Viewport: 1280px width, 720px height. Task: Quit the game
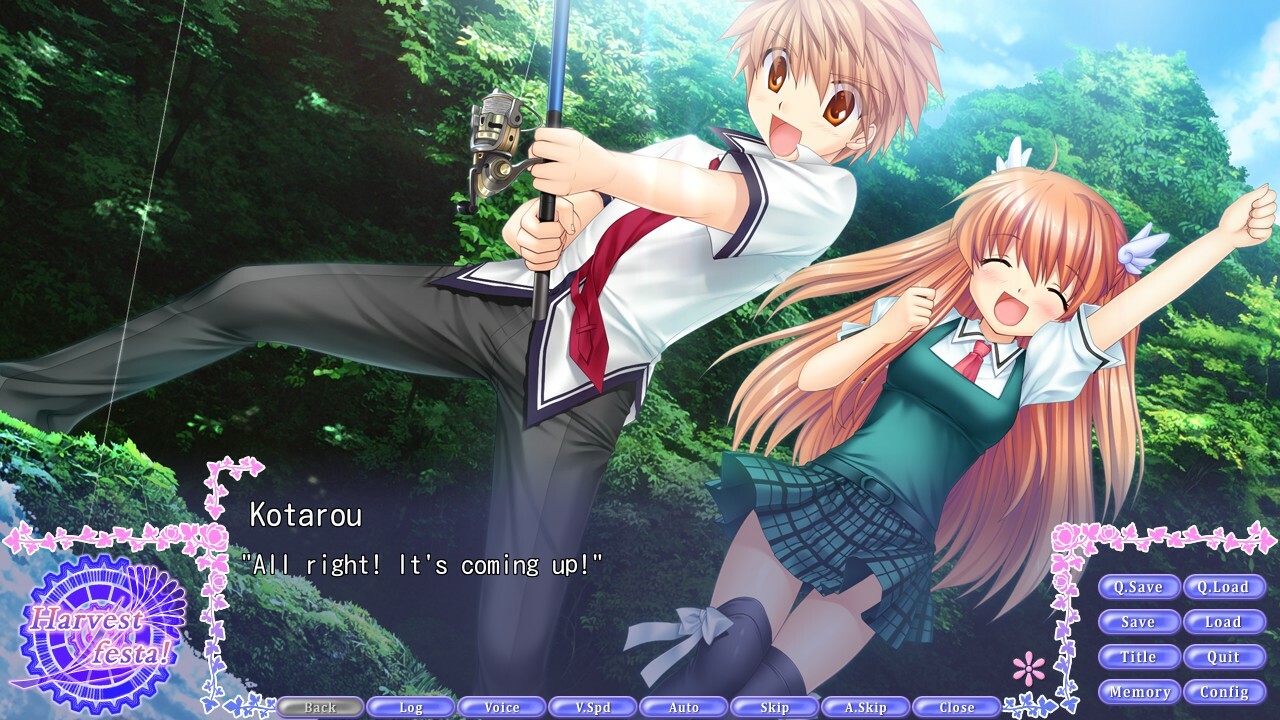pyautogui.click(x=1227, y=657)
